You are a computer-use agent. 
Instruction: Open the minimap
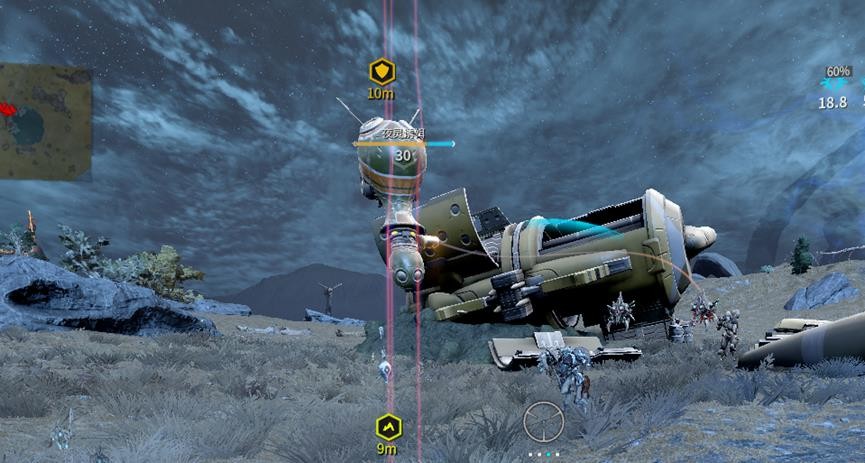[45, 122]
